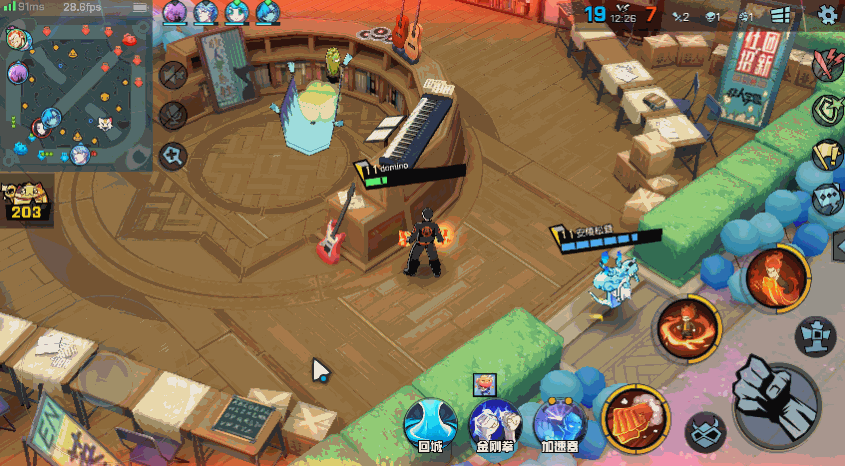The image size is (845, 466).
Task: Toggle the muted microphone button
Action: click(174, 115)
